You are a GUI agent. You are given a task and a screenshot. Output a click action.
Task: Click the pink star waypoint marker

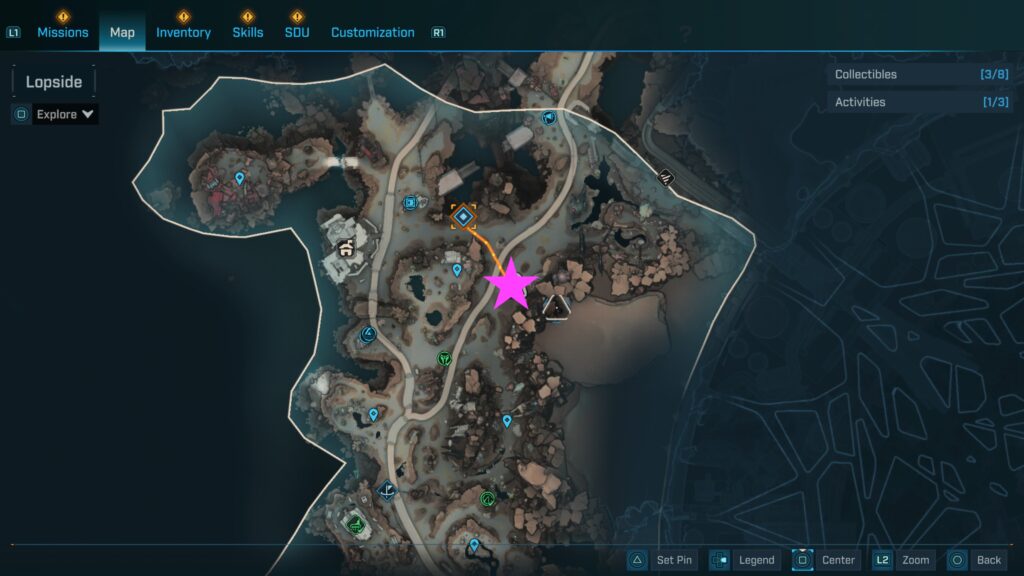(x=511, y=284)
